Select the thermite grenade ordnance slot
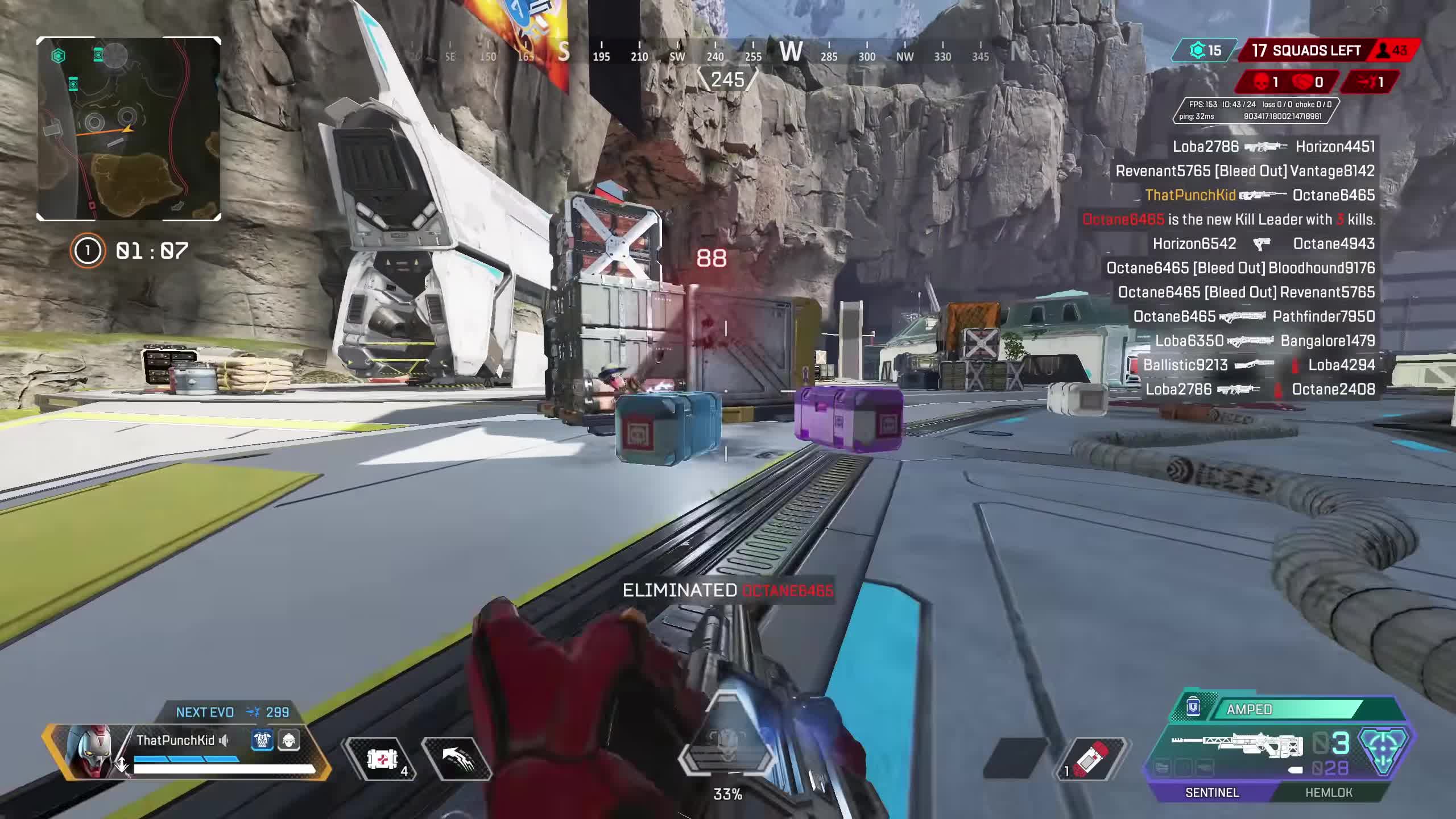Viewport: 1456px width, 819px height. point(1092,759)
